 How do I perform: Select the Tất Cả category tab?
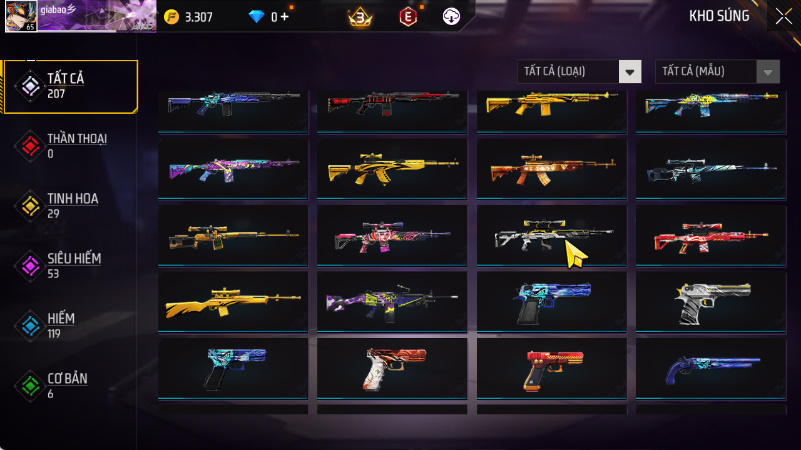70,86
